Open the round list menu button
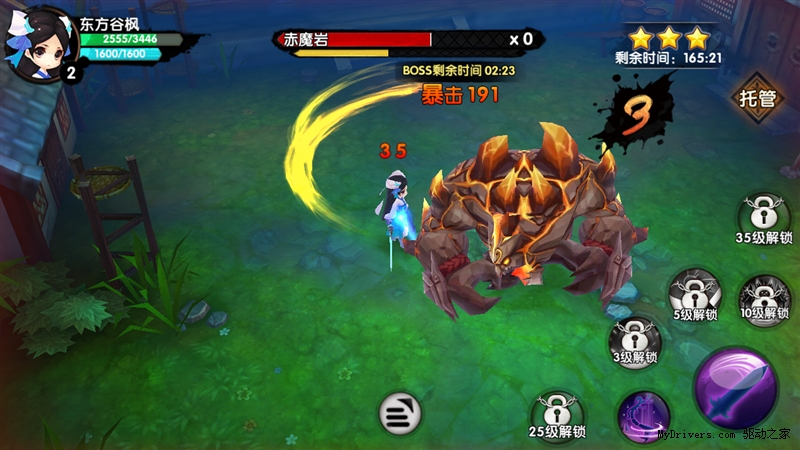 click(x=398, y=411)
